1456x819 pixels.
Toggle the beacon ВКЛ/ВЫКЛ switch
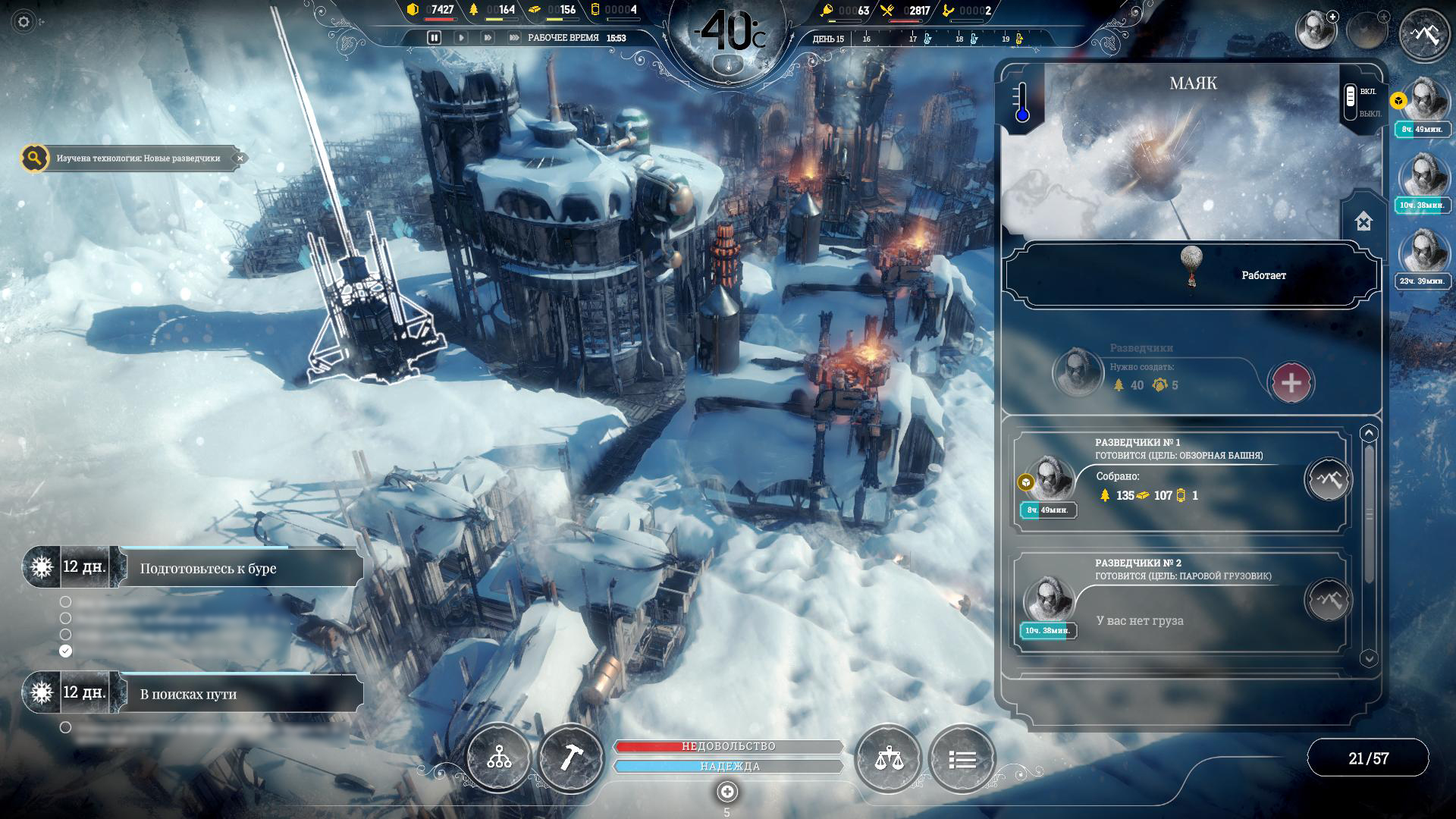coord(1350,102)
